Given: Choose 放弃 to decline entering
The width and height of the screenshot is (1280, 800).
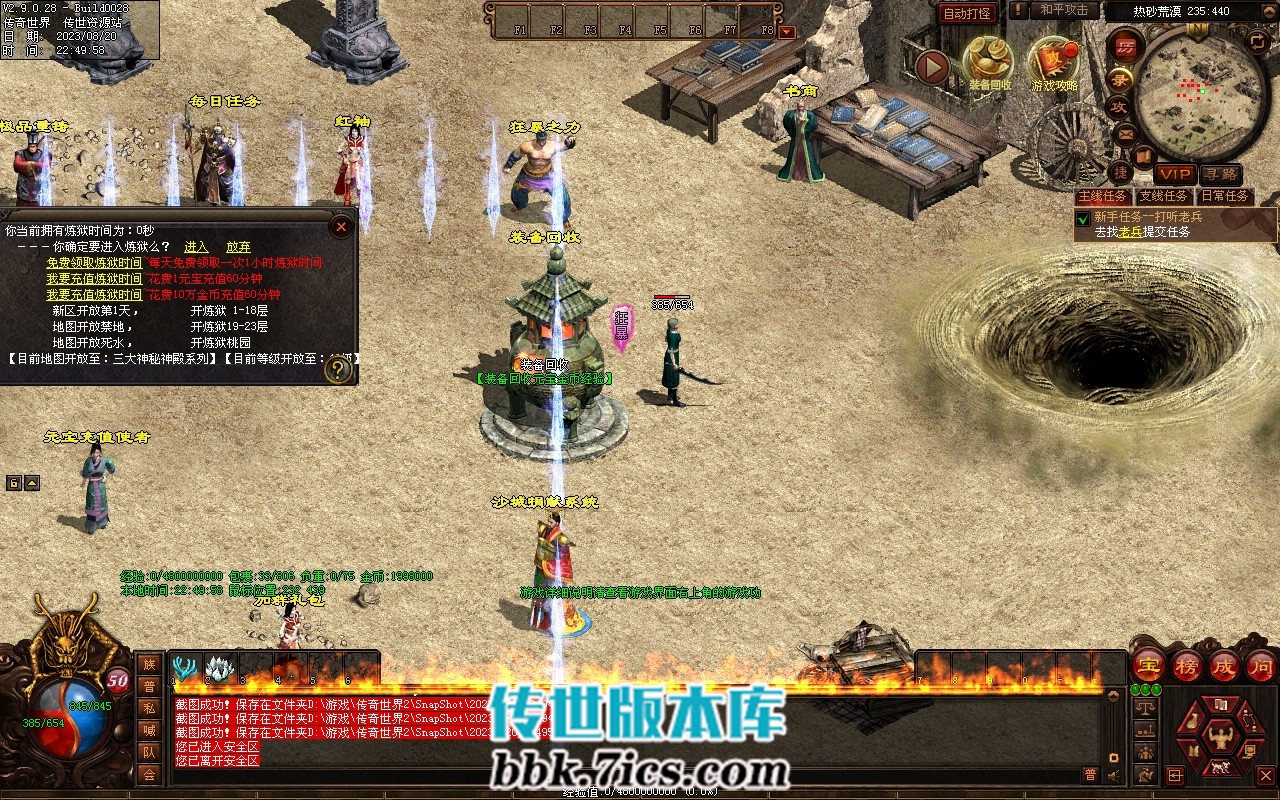Looking at the screenshot, I should click(238, 247).
